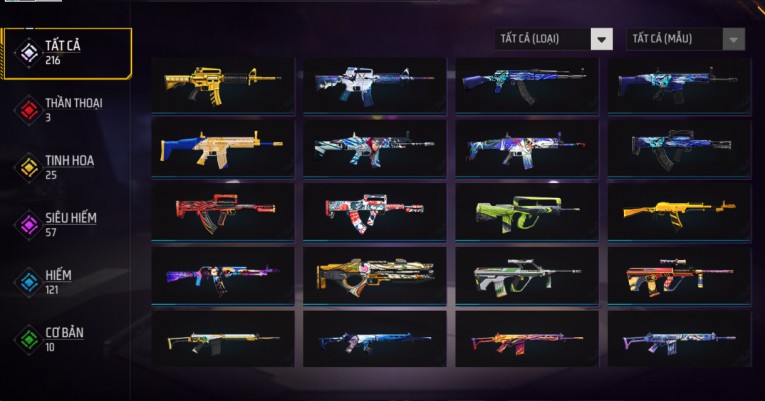Select the red and white Groza skin
Viewport: 765px width, 401px height.
375,211
